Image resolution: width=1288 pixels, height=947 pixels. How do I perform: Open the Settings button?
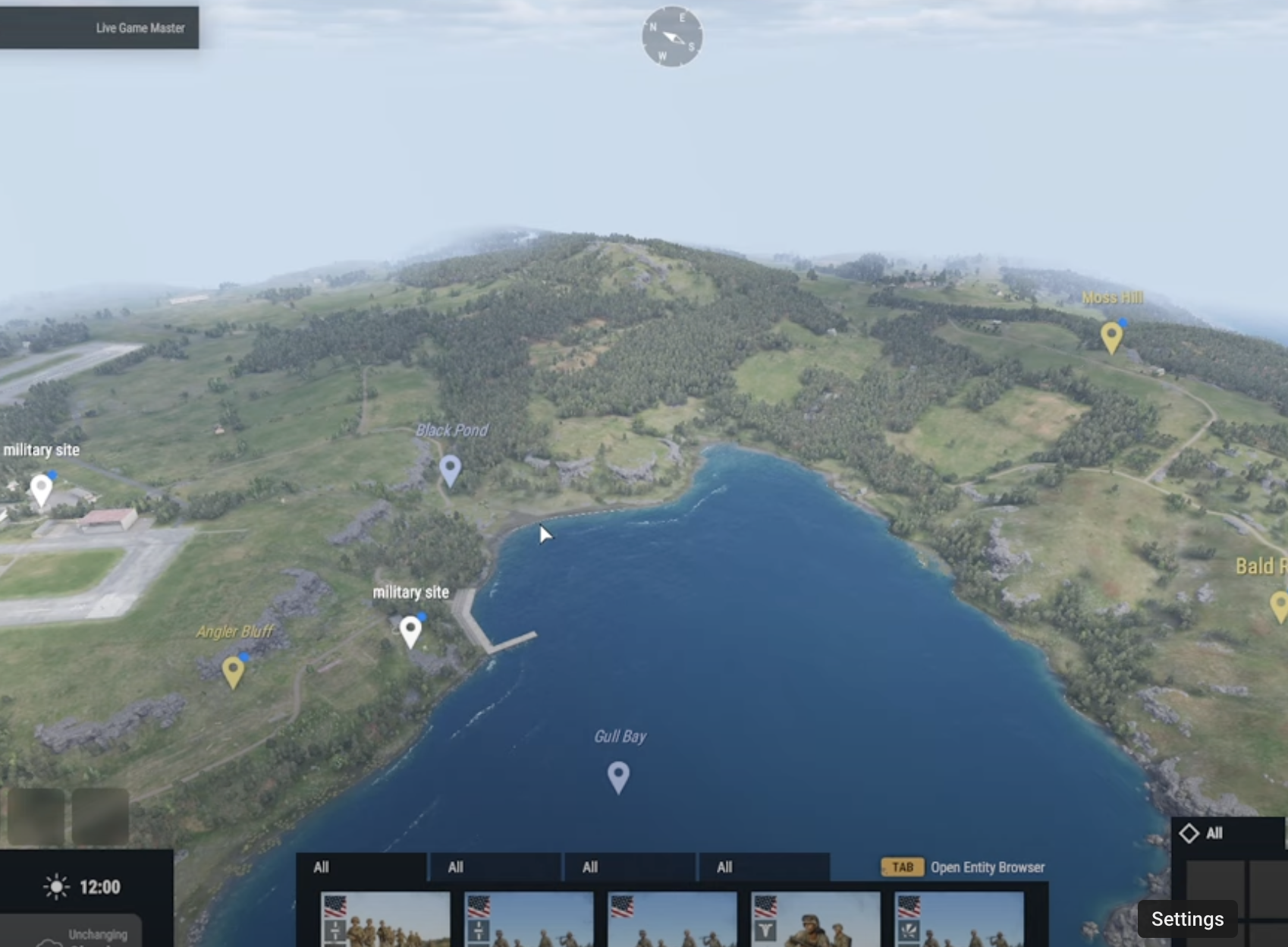1187,918
